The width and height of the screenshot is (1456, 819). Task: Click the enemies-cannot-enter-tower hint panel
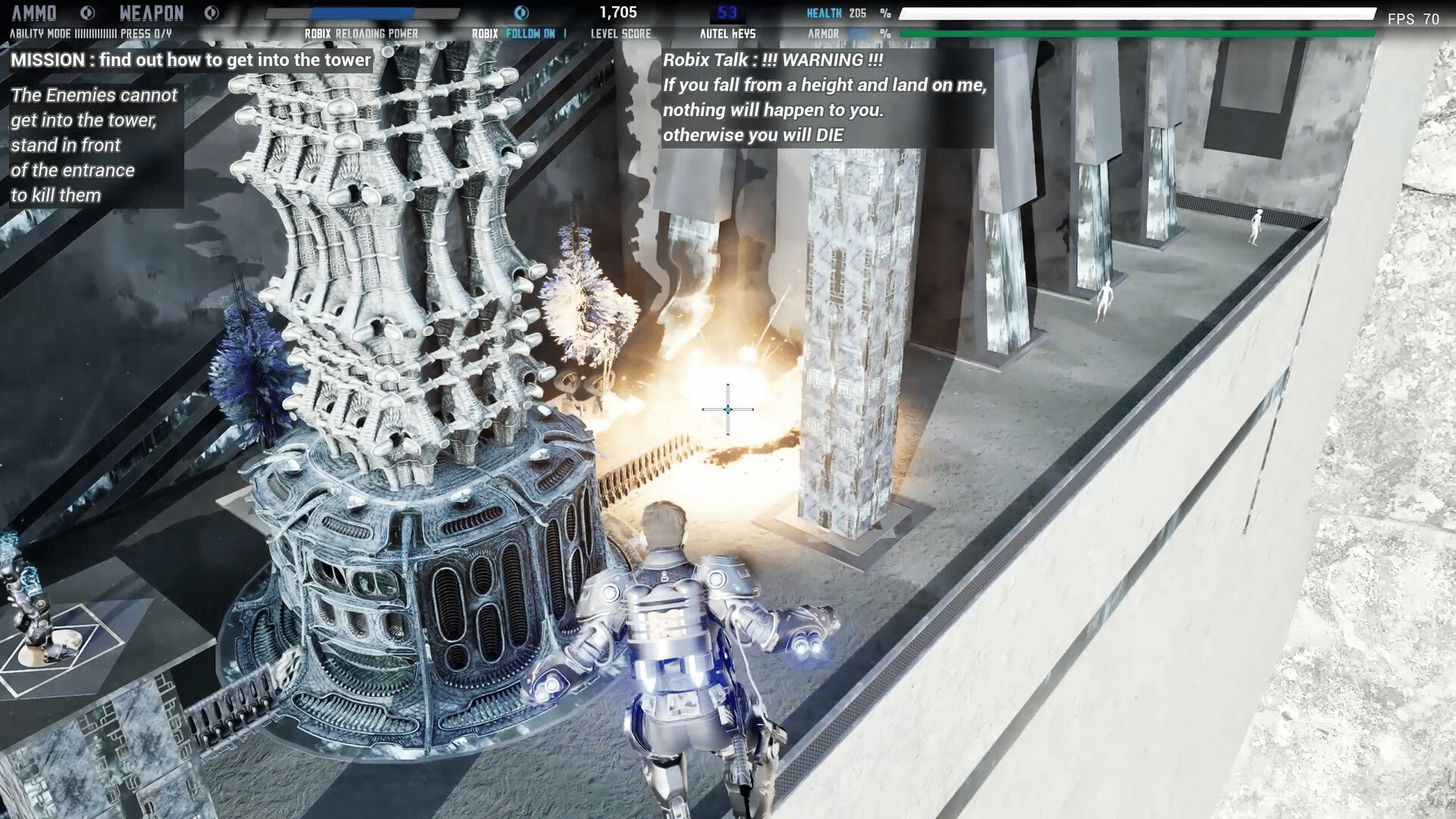[95, 145]
